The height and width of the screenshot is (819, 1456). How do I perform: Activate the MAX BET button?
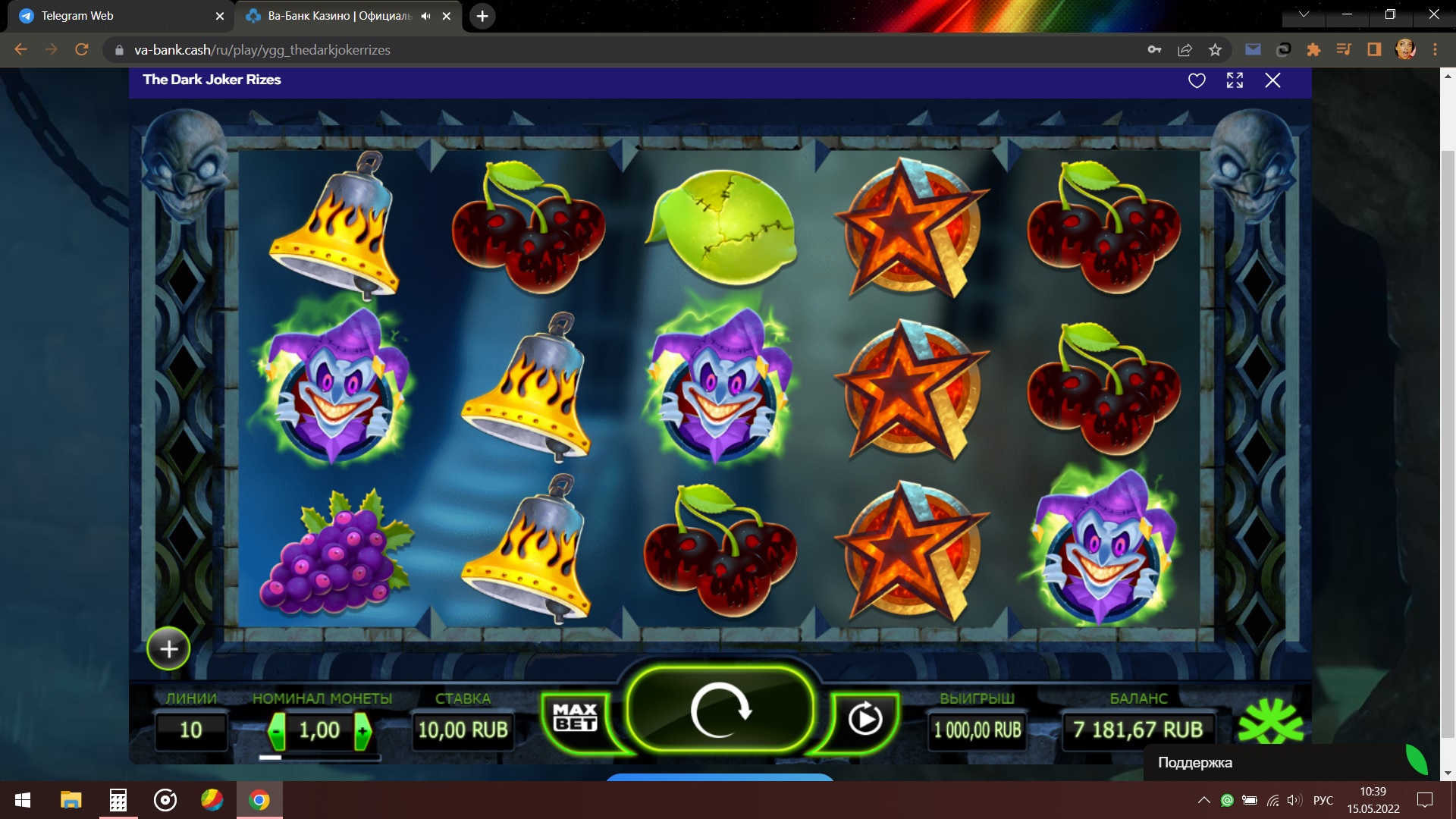click(576, 717)
